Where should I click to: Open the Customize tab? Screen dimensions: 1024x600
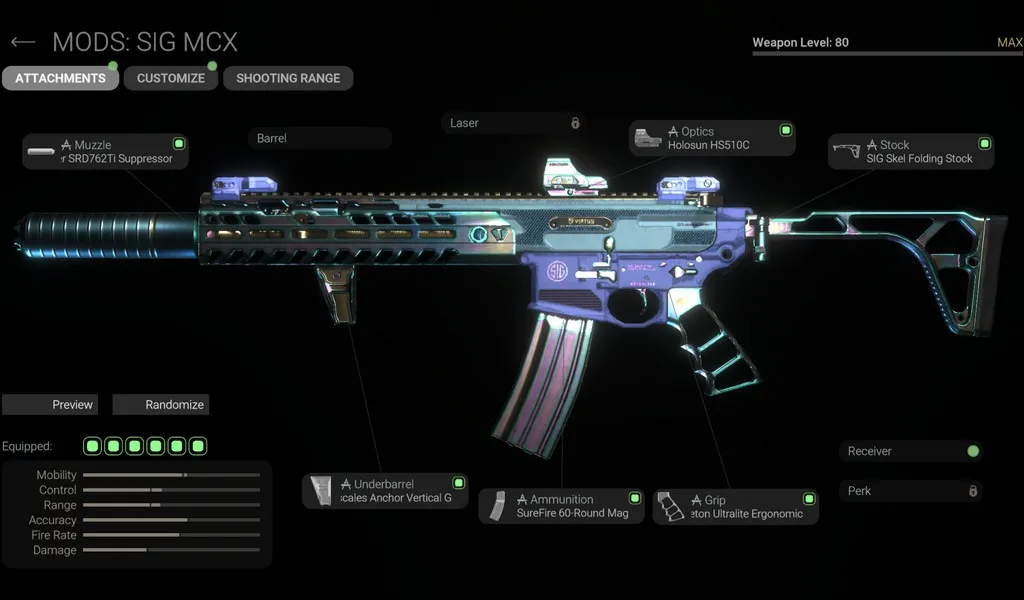point(170,78)
